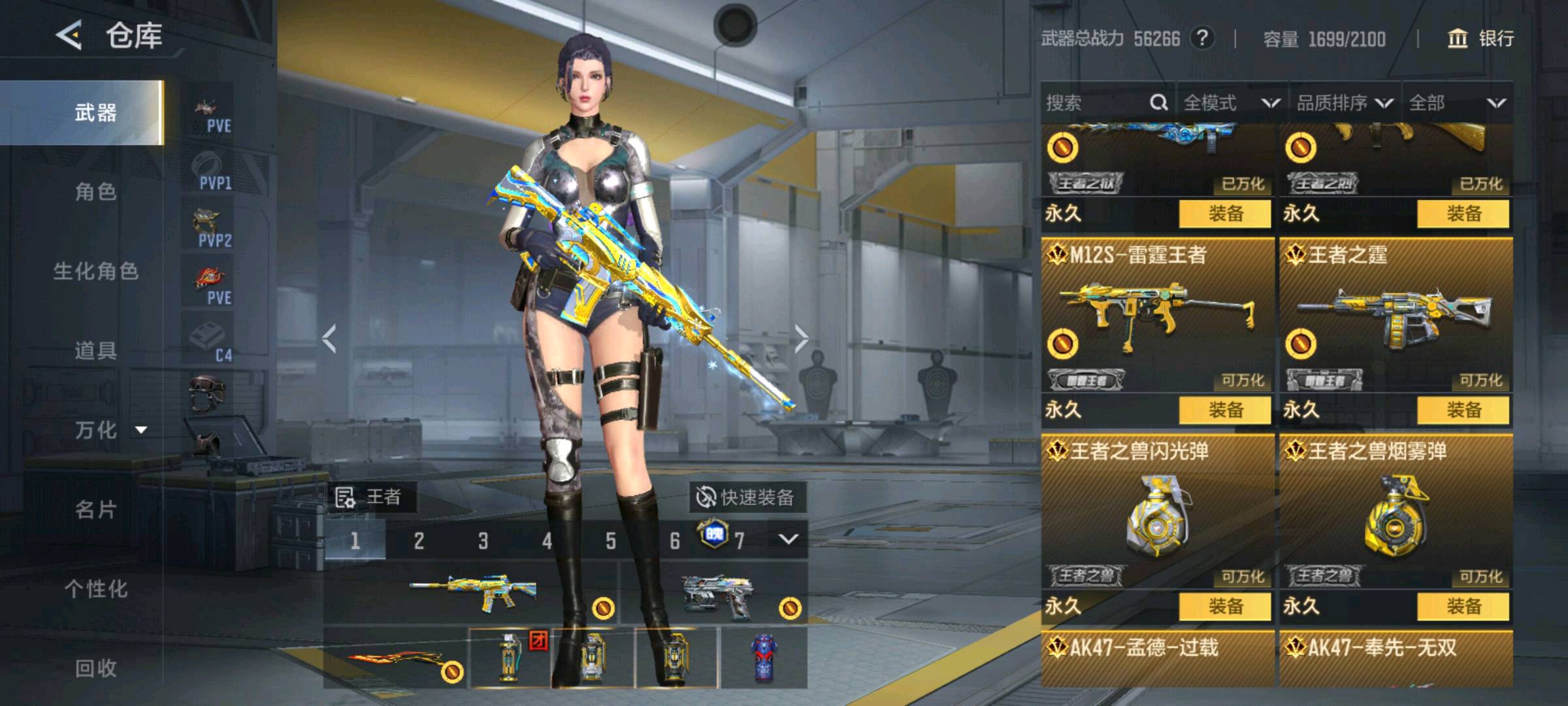Image resolution: width=1568 pixels, height=706 pixels.
Task: Go back from the 仓库 screen
Action: (69, 35)
